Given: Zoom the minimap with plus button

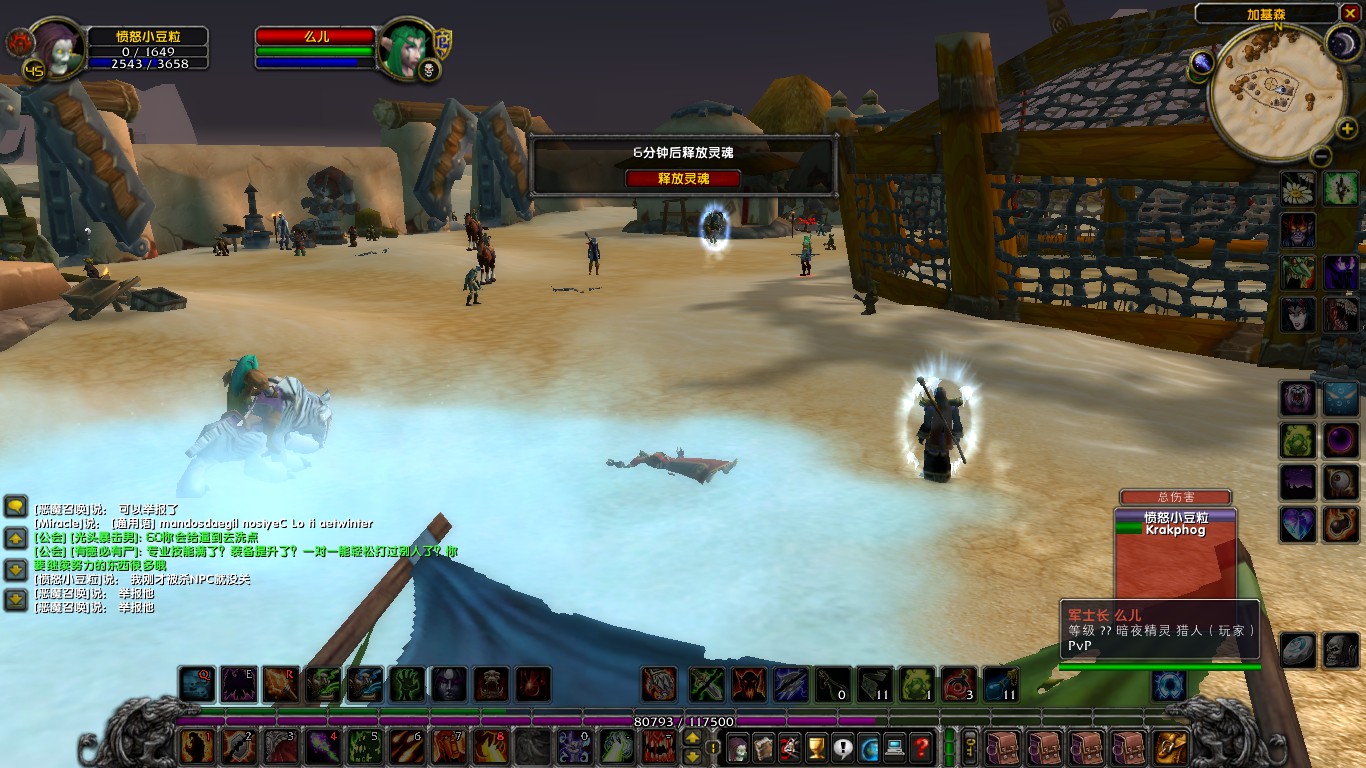Looking at the screenshot, I should click(x=1347, y=126).
